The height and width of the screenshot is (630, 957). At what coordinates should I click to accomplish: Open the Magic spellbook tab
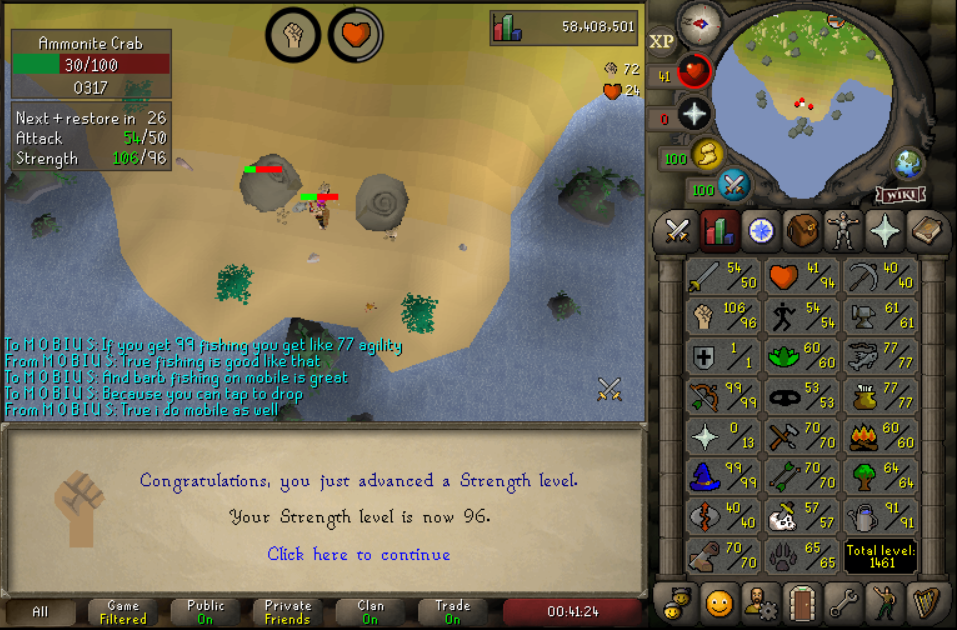click(x=928, y=231)
